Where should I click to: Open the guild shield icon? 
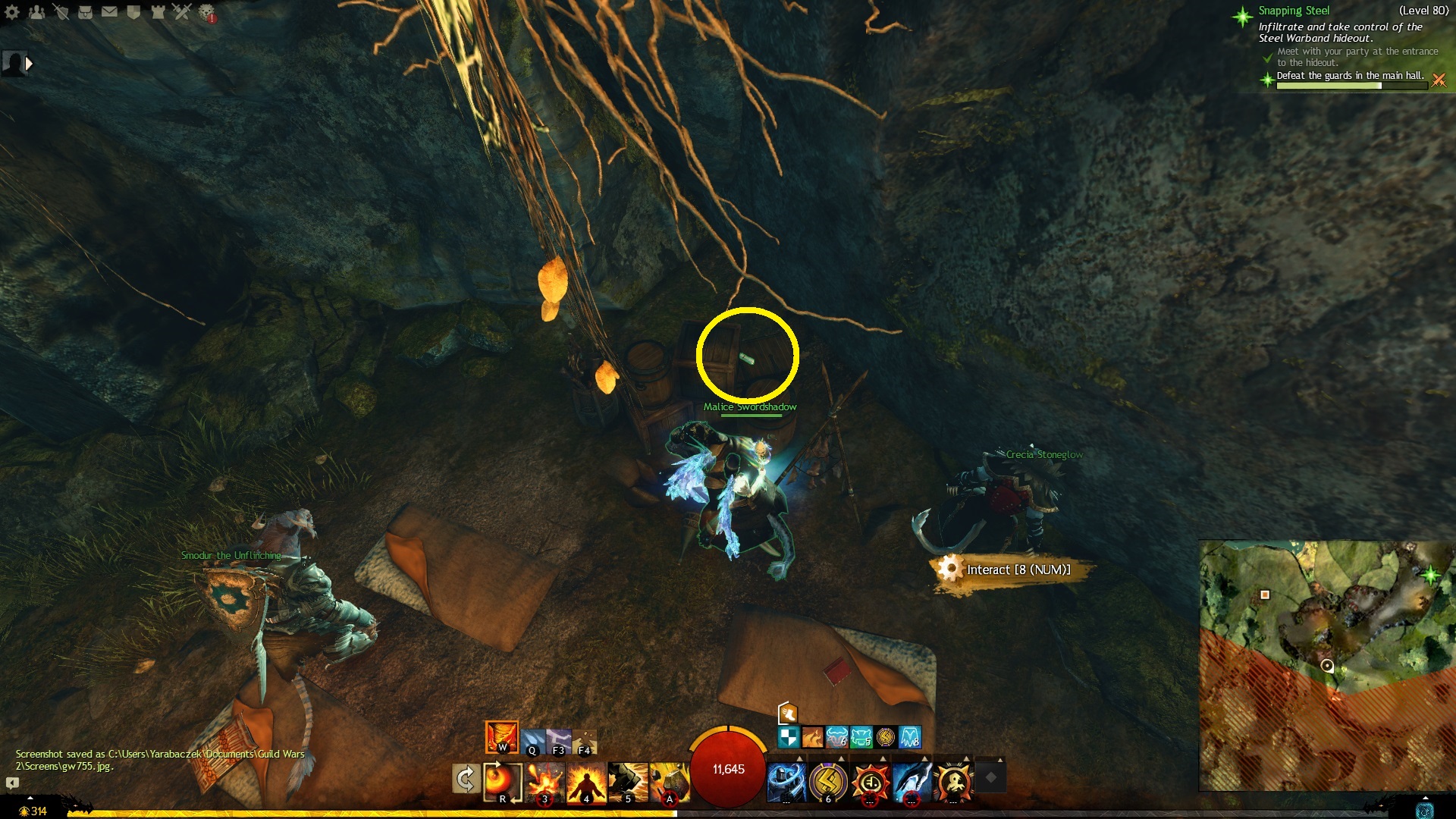133,12
